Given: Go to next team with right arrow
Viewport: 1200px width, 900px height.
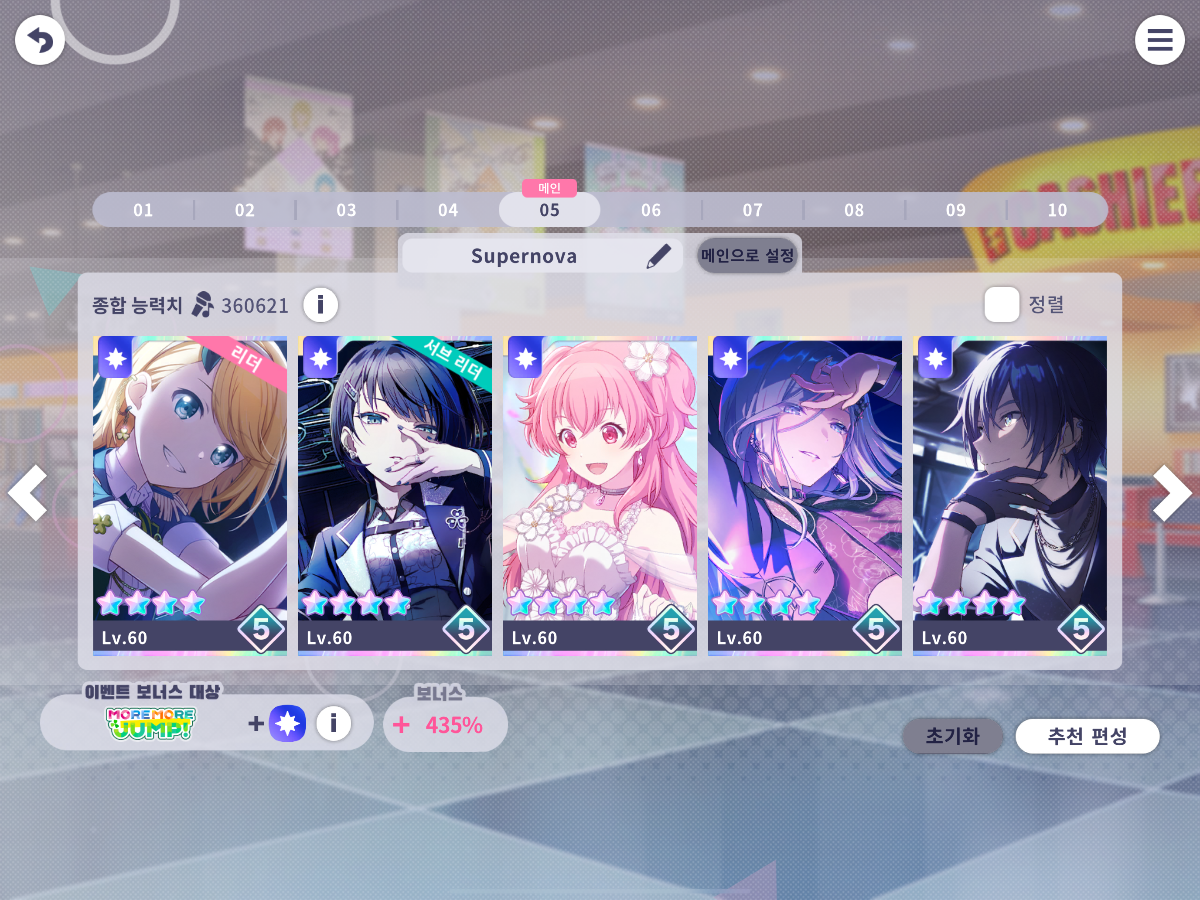Looking at the screenshot, I should [1172, 493].
